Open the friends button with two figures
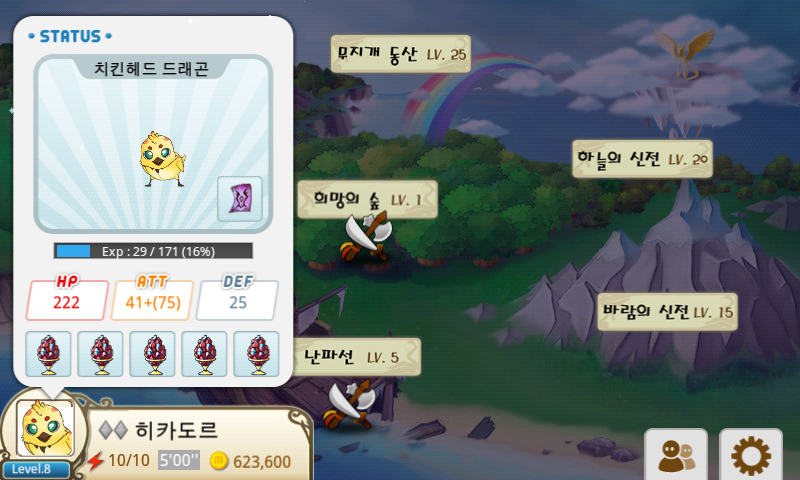 (x=675, y=456)
